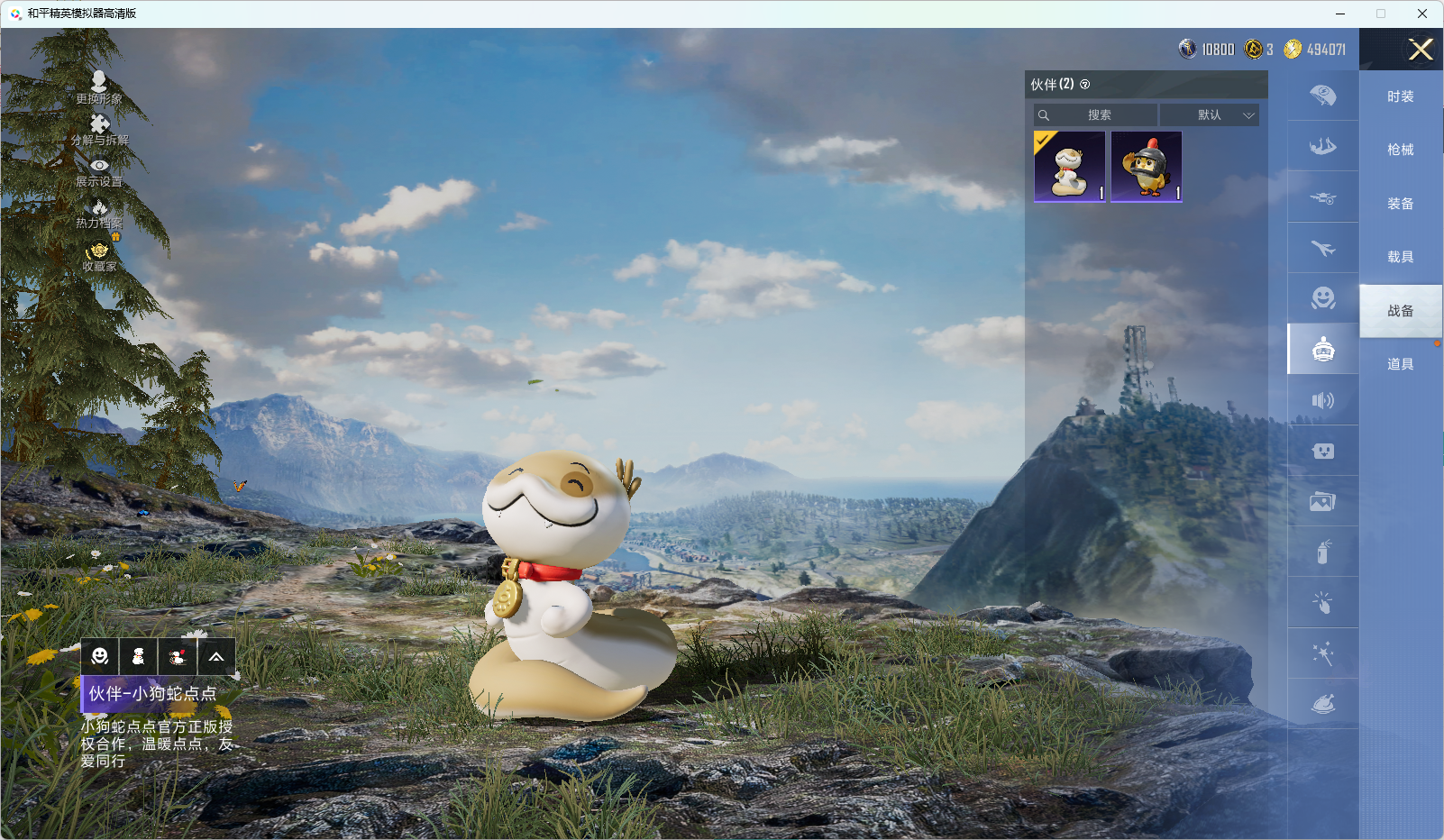1444x840 pixels.
Task: Switch to the 时装 outfits tab
Action: pos(1400,96)
